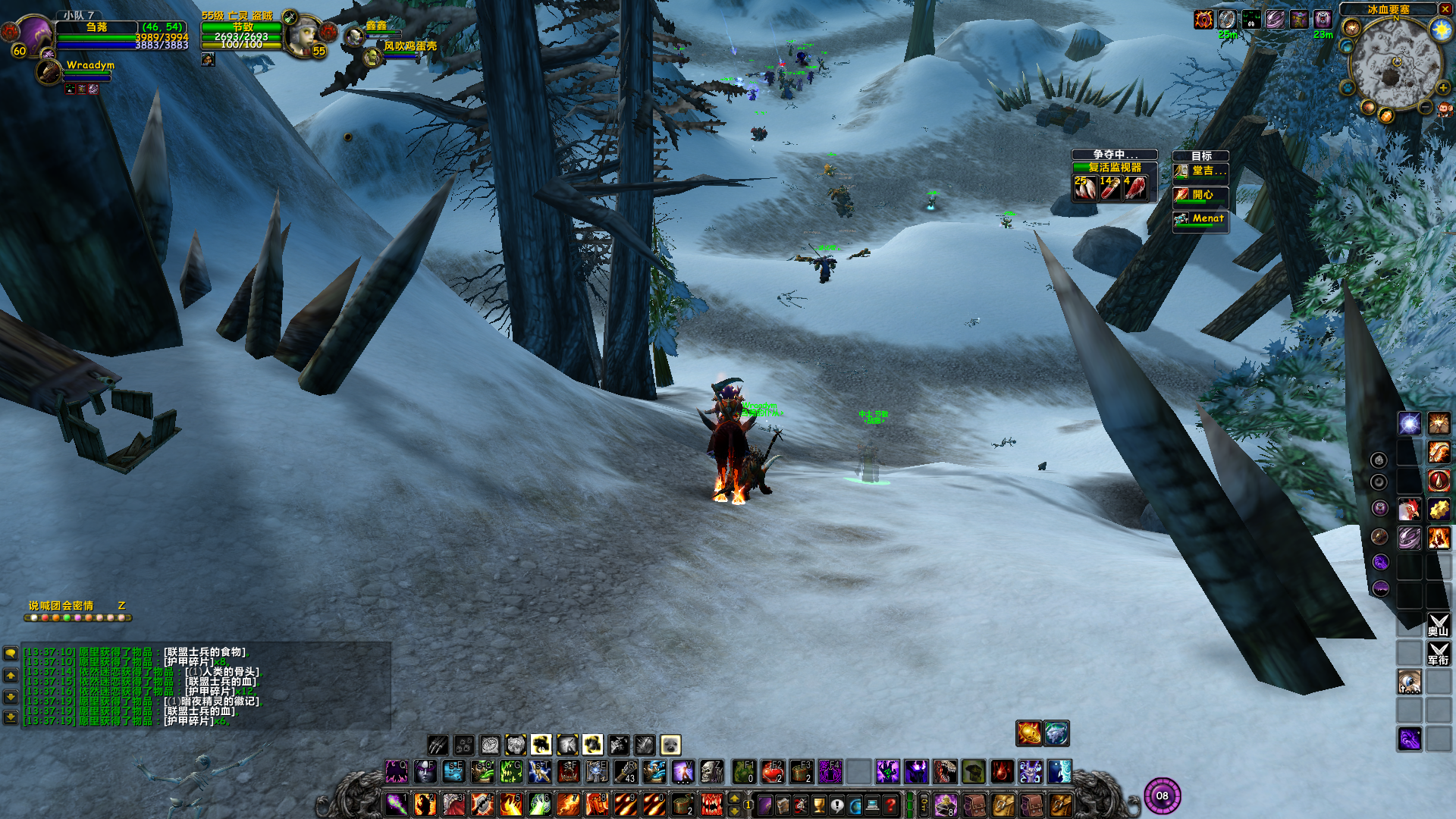Viewport: 1456px width, 819px height.
Task: Open the golden trophy micro menu button
Action: (x=819, y=805)
